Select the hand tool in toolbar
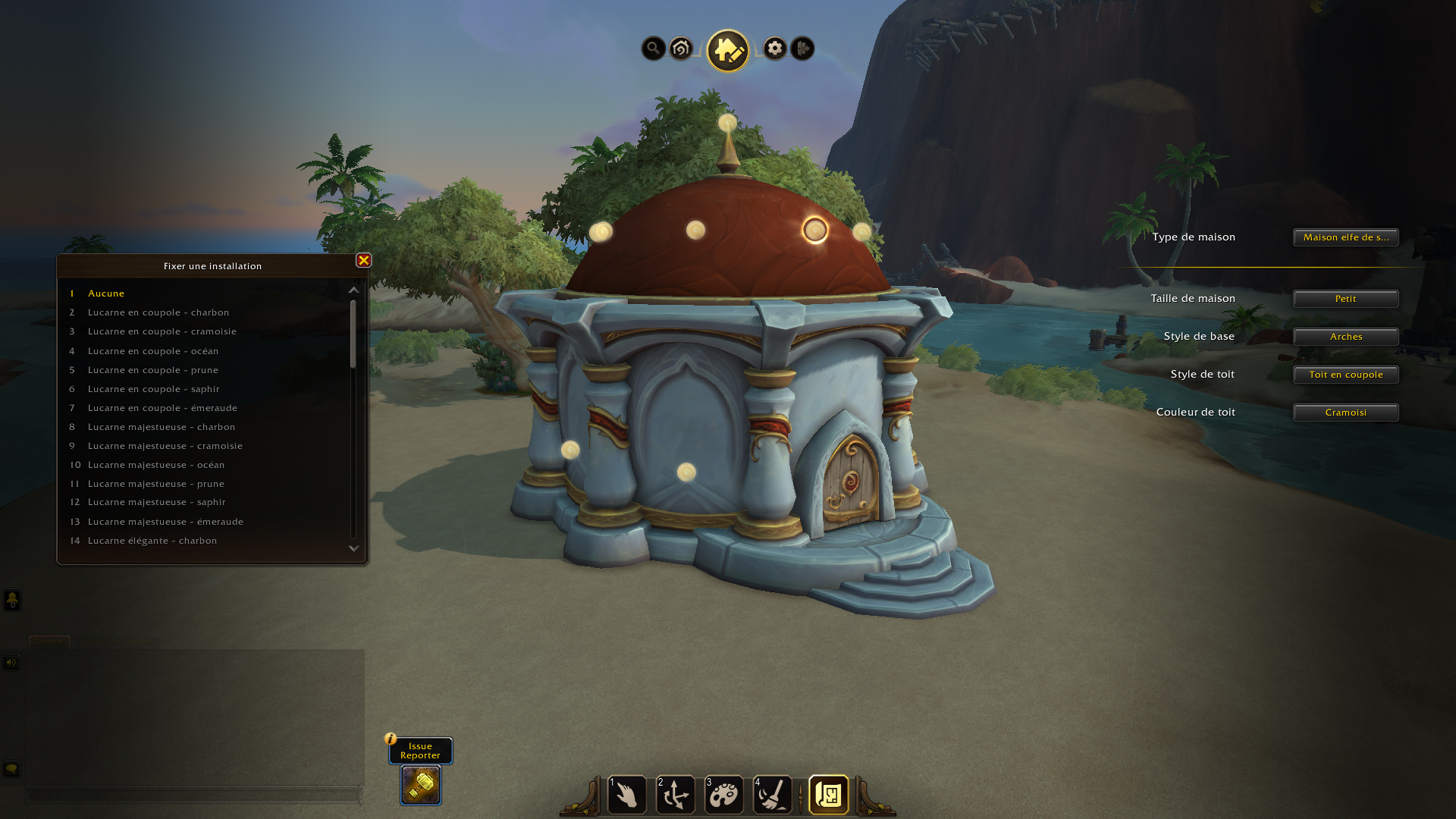Image resolution: width=1456 pixels, height=819 pixels. [627, 795]
